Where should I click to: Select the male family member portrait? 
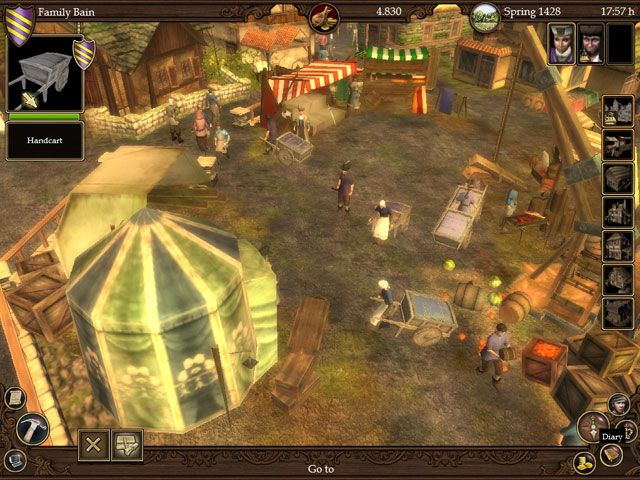click(x=591, y=42)
